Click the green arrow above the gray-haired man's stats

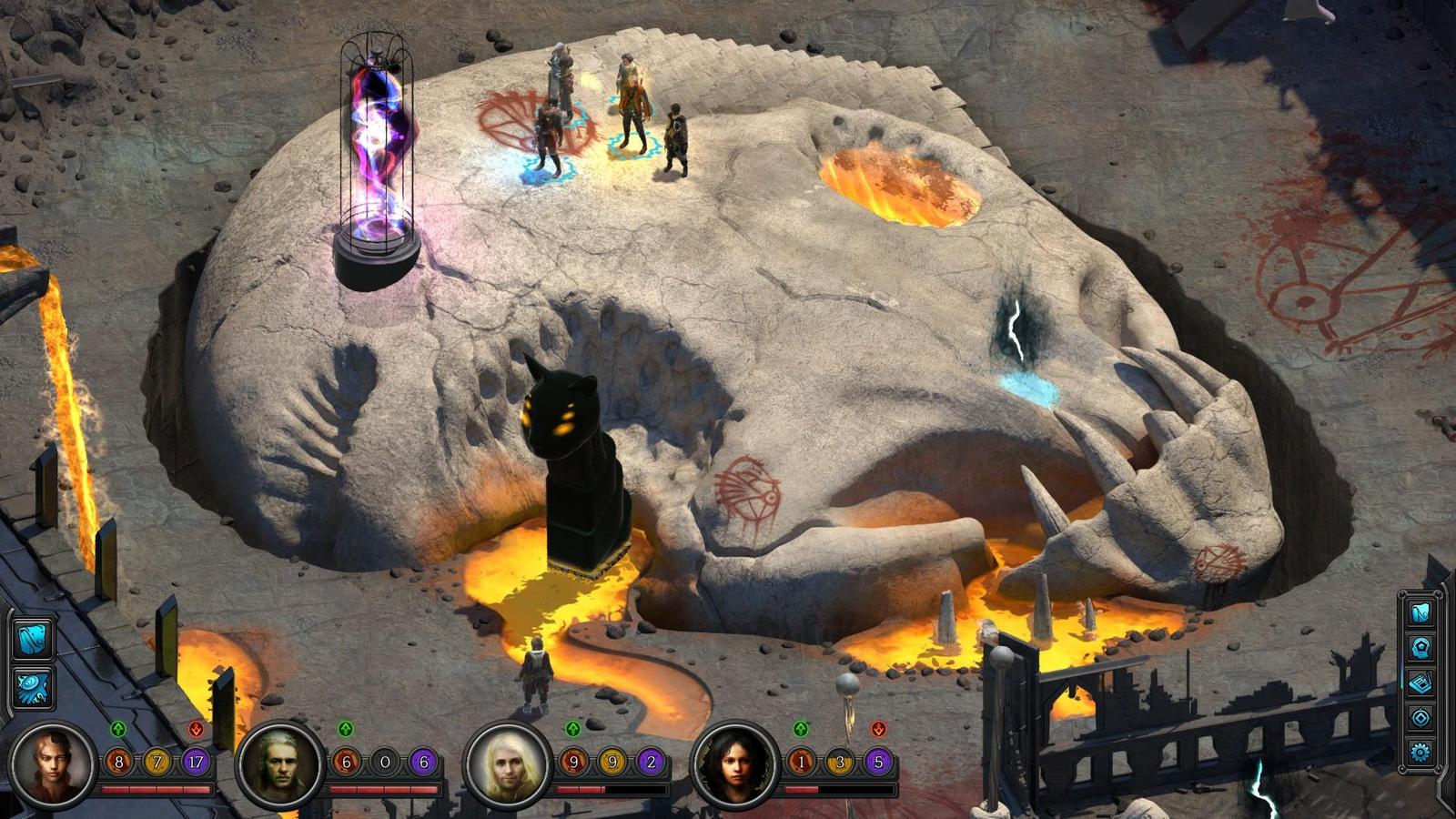(346, 729)
